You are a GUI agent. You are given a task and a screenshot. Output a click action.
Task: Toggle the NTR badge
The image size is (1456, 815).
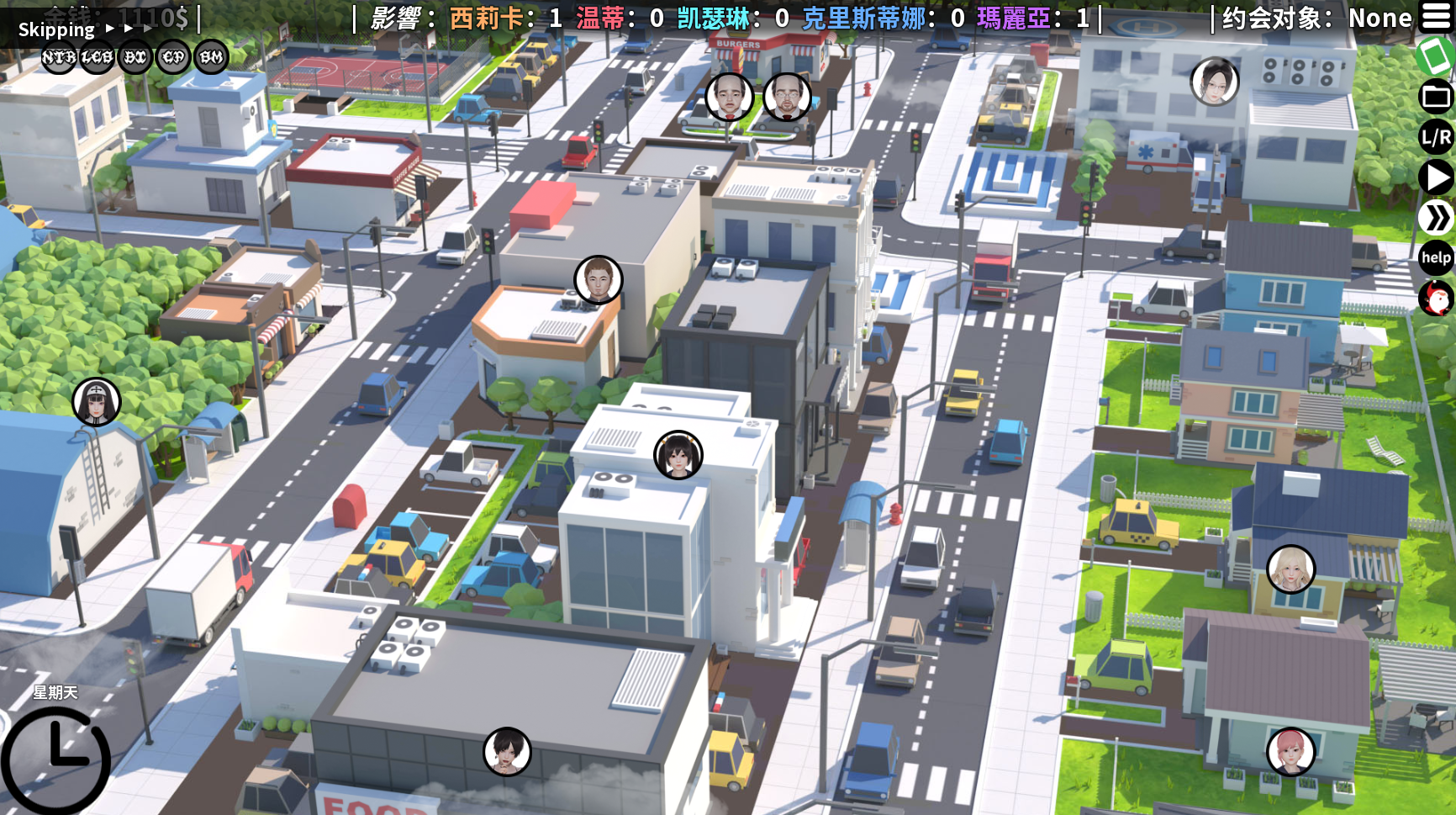tap(59, 57)
